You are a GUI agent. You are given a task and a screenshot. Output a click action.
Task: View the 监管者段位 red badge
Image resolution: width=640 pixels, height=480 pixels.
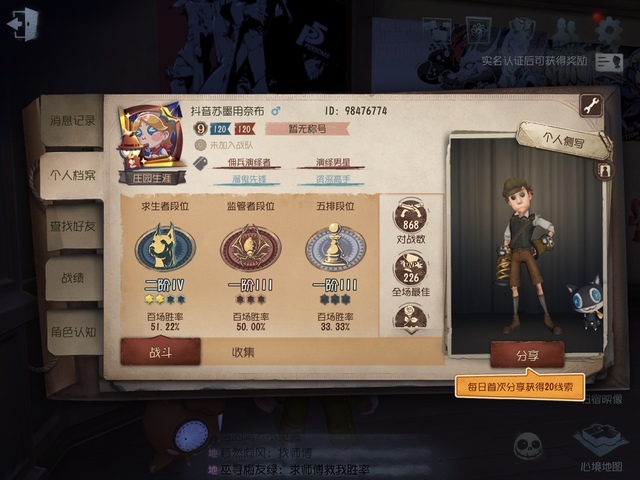pyautogui.click(x=250, y=248)
